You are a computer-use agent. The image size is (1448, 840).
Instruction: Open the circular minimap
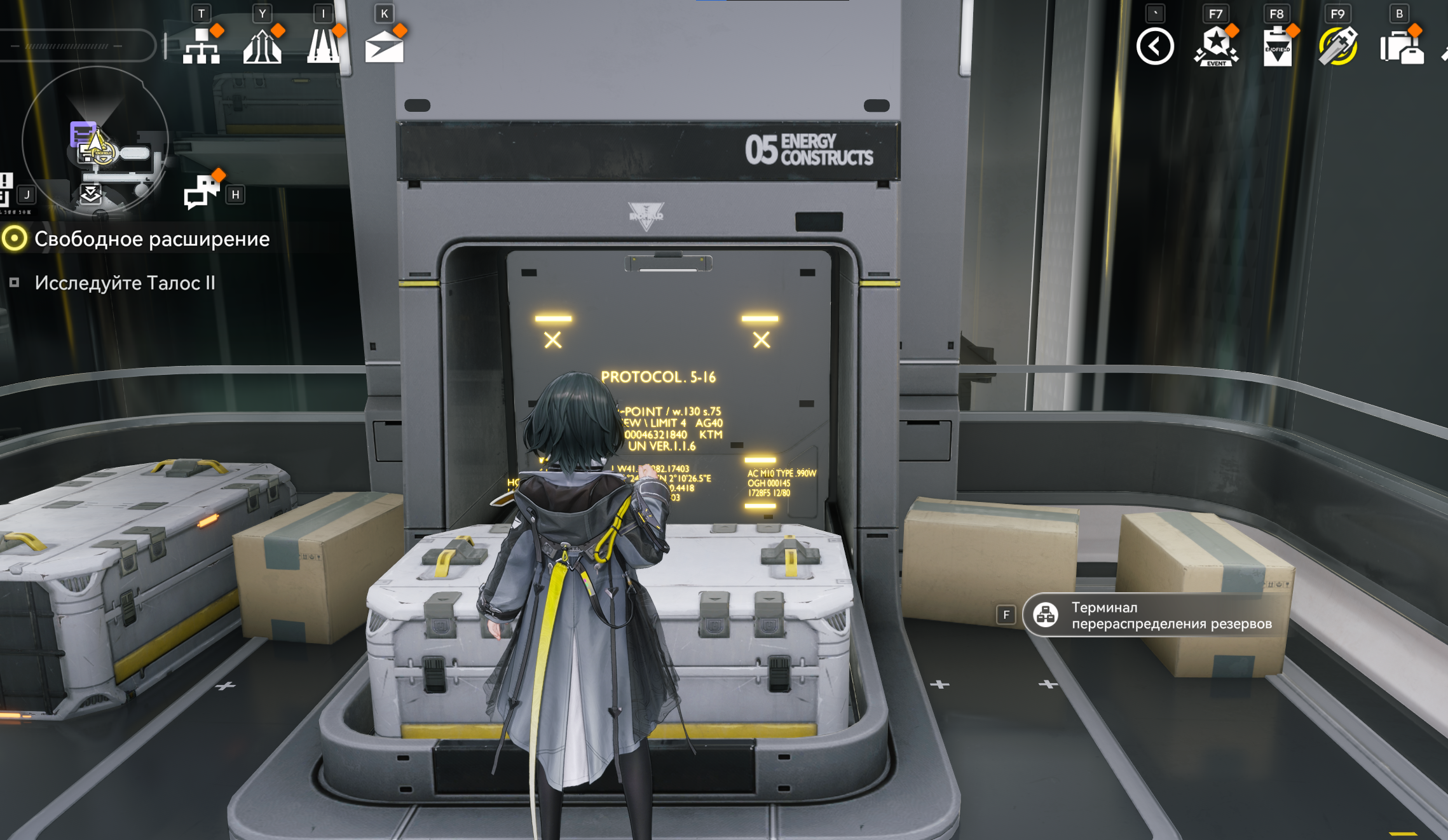[95, 141]
